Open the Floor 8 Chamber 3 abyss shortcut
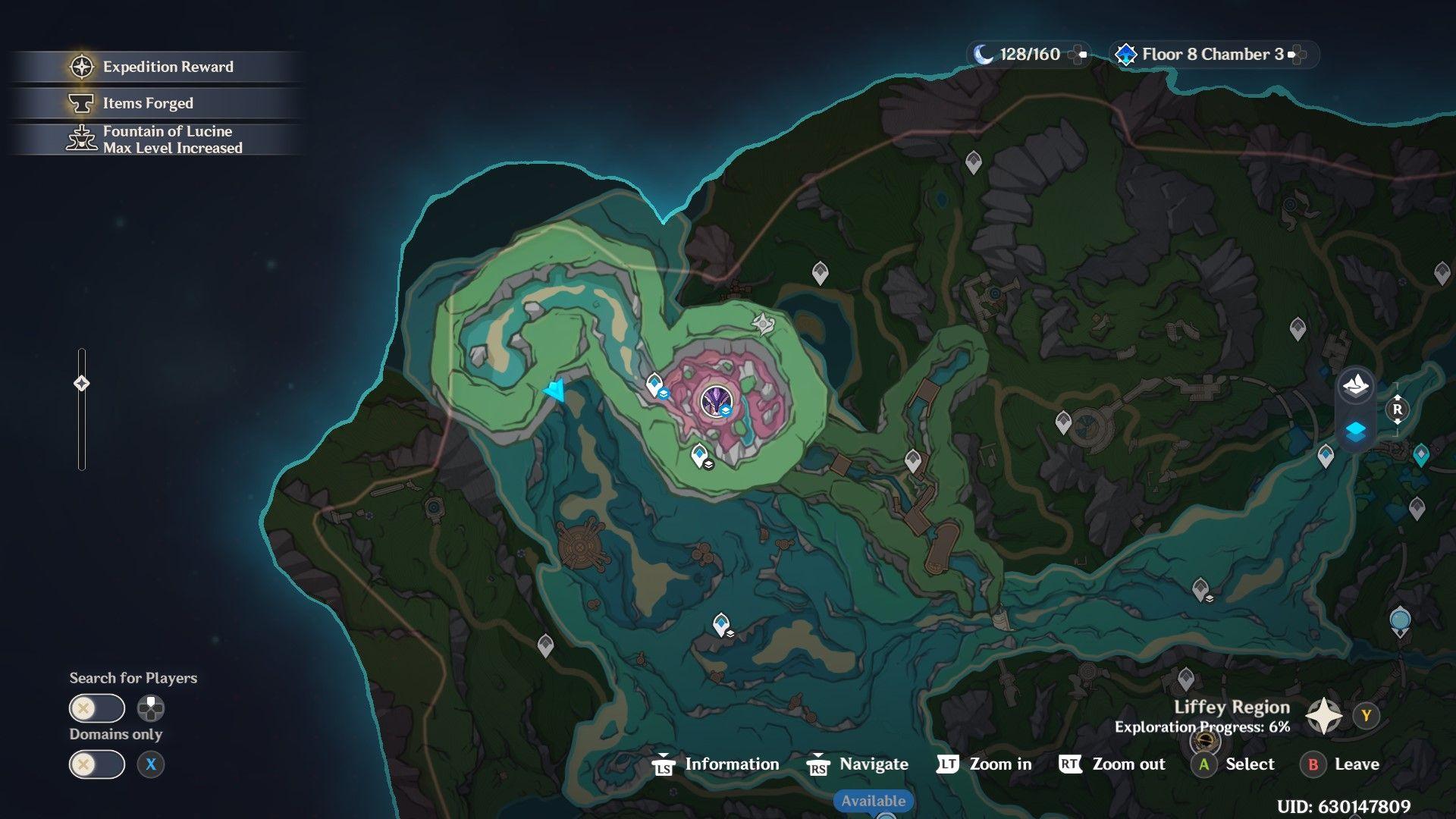 pos(1212,55)
